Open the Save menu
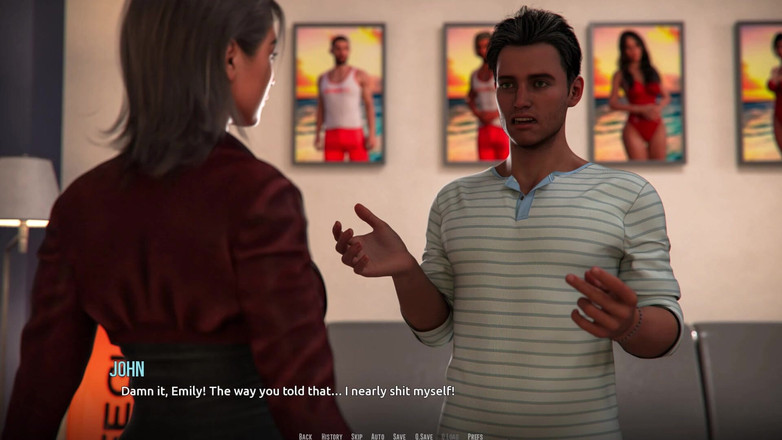This screenshot has width=782, height=440. point(399,436)
